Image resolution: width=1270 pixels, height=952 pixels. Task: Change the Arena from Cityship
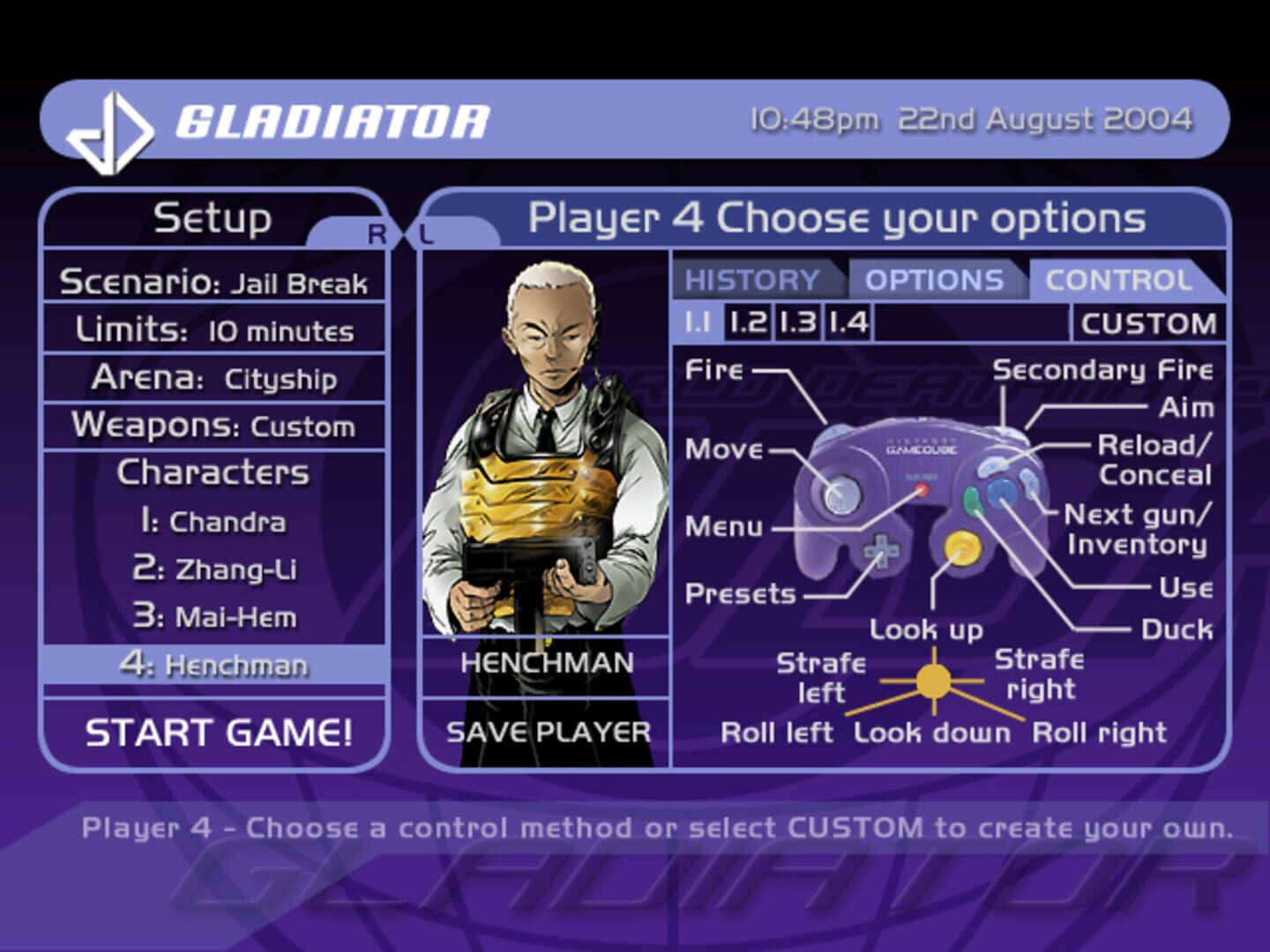214,378
